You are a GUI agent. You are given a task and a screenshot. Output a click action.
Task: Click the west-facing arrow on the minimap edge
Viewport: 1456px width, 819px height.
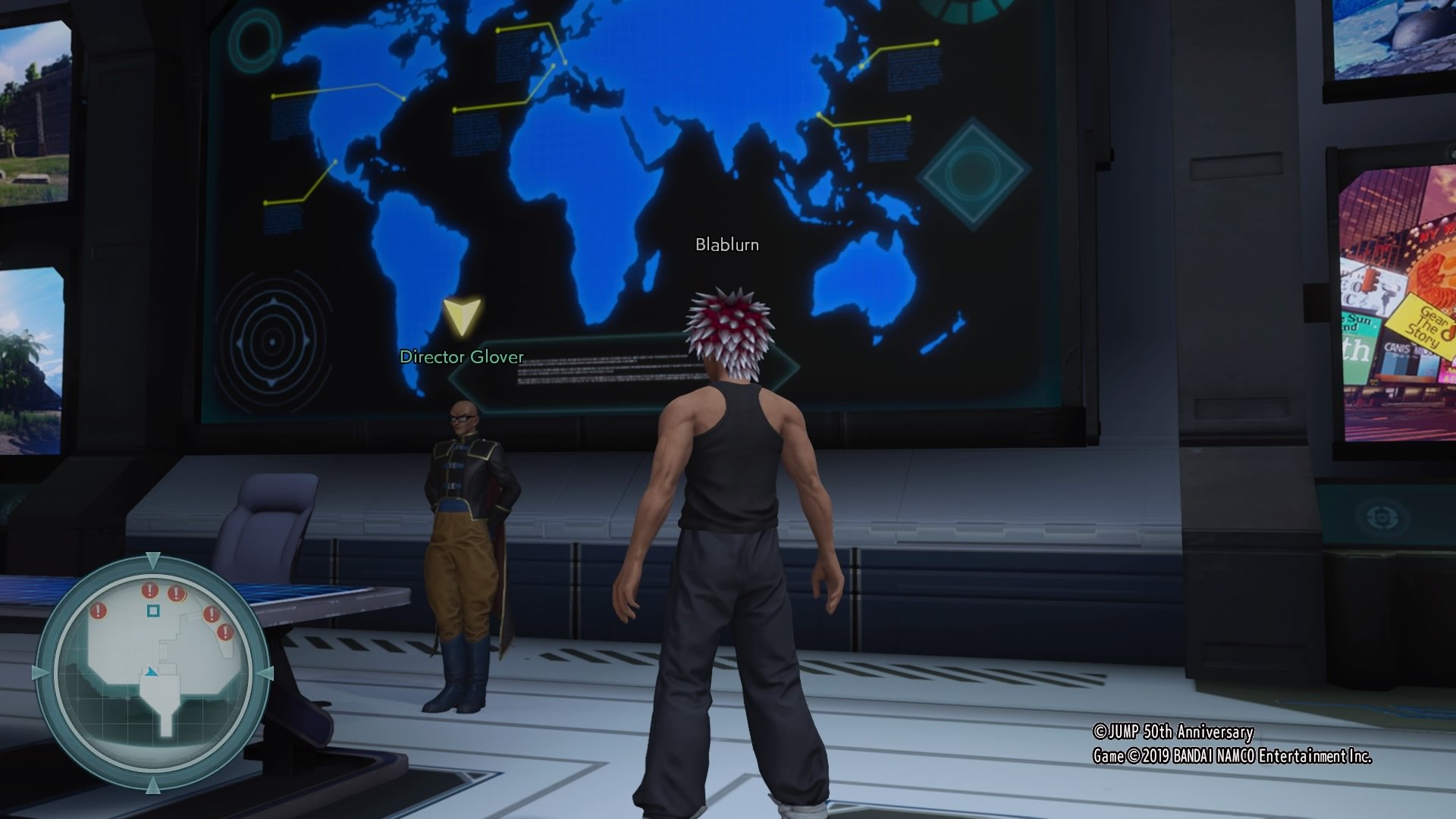39,671
